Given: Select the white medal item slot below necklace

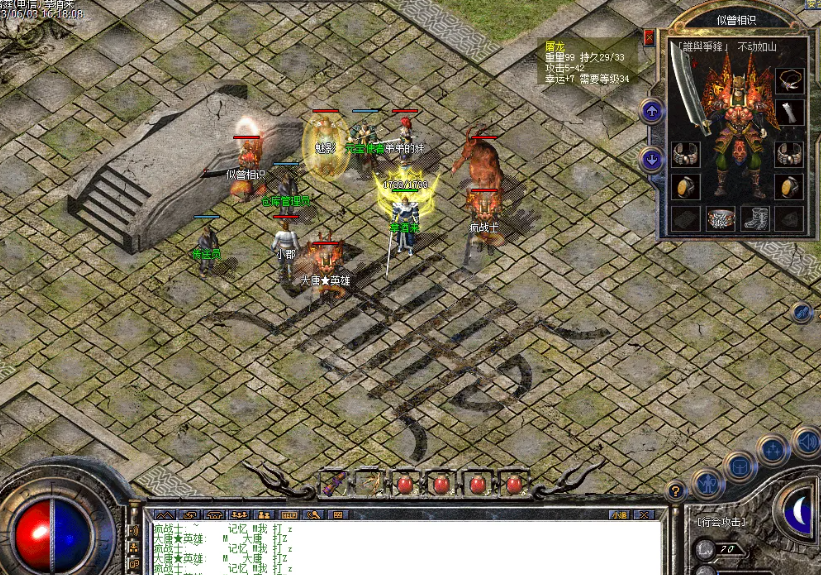Looking at the screenshot, I should click(x=790, y=112).
